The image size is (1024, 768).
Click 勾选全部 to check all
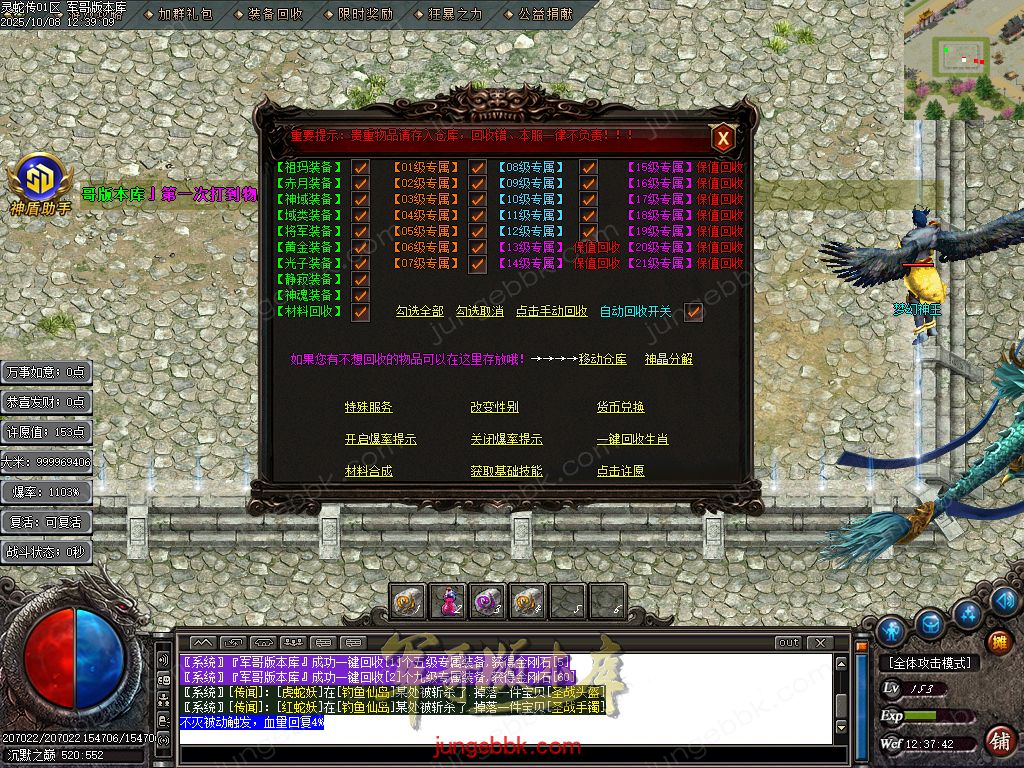(419, 312)
